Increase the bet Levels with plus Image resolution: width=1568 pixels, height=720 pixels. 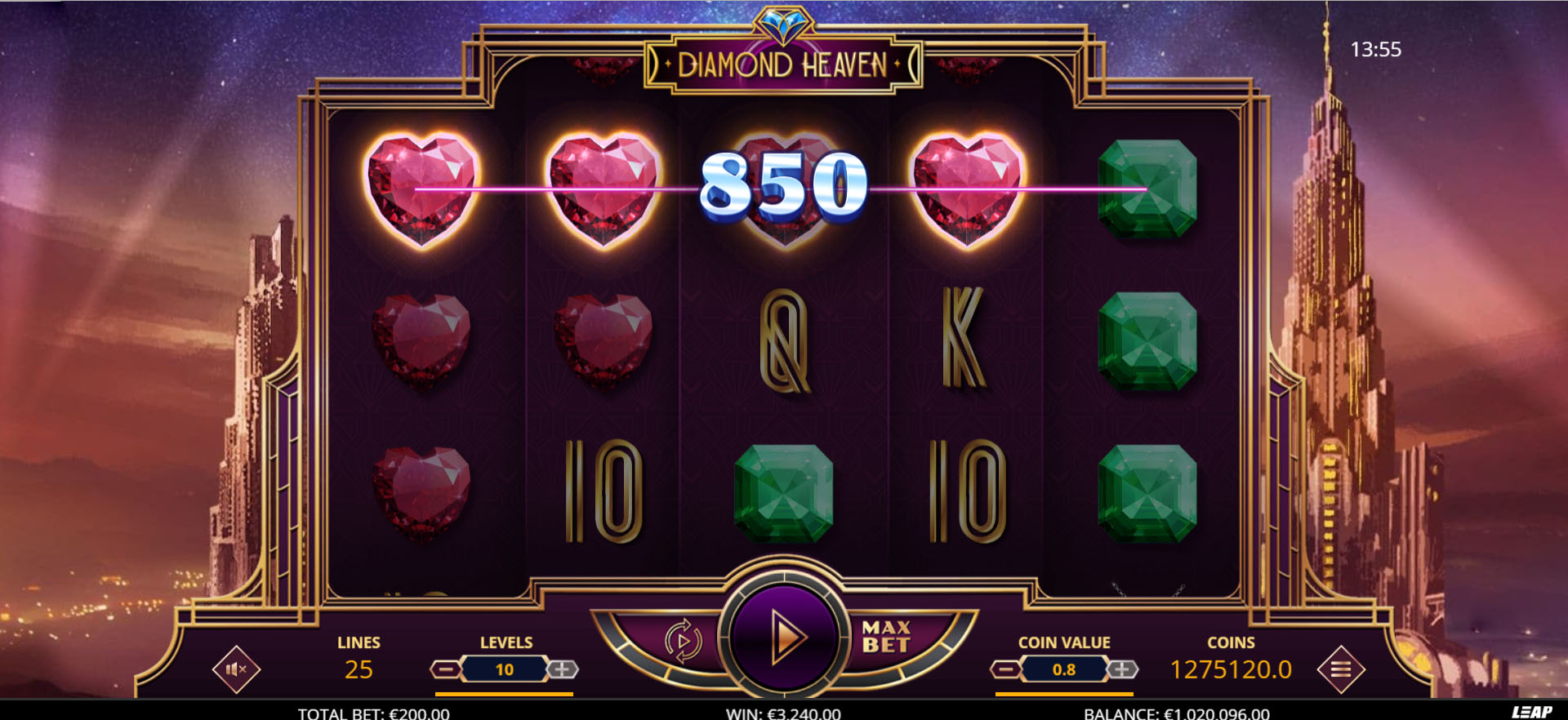(563, 669)
